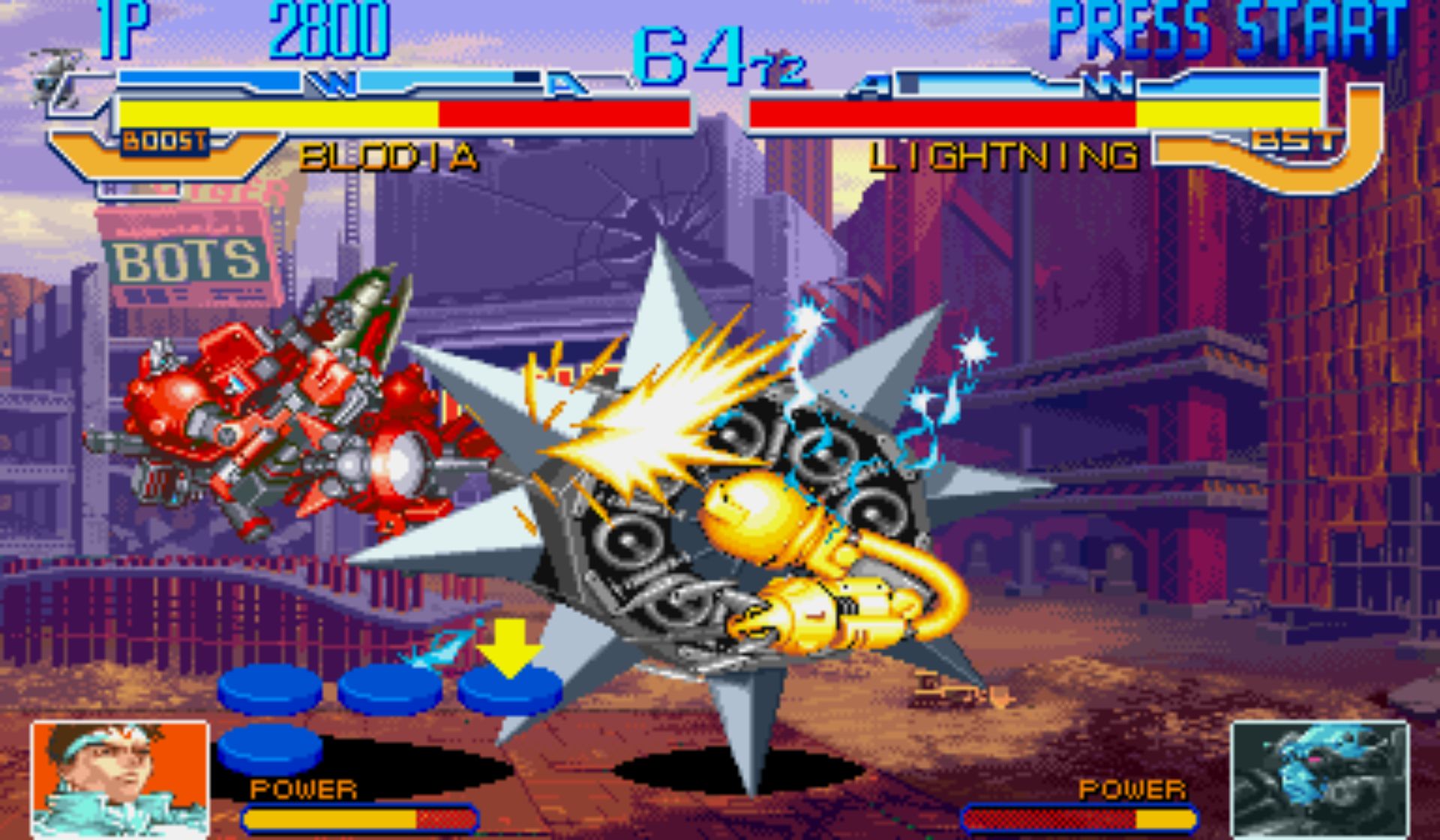
Task: Click the Lightning opponent pilot portrait
Action: coord(1321,780)
